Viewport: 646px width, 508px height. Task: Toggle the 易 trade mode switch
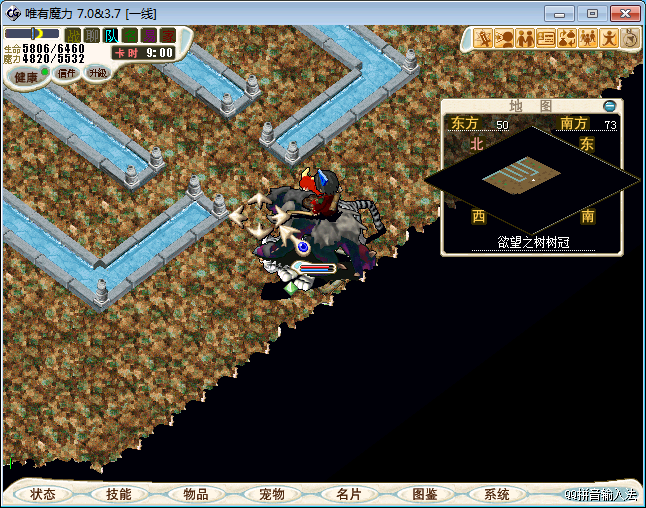click(x=148, y=35)
